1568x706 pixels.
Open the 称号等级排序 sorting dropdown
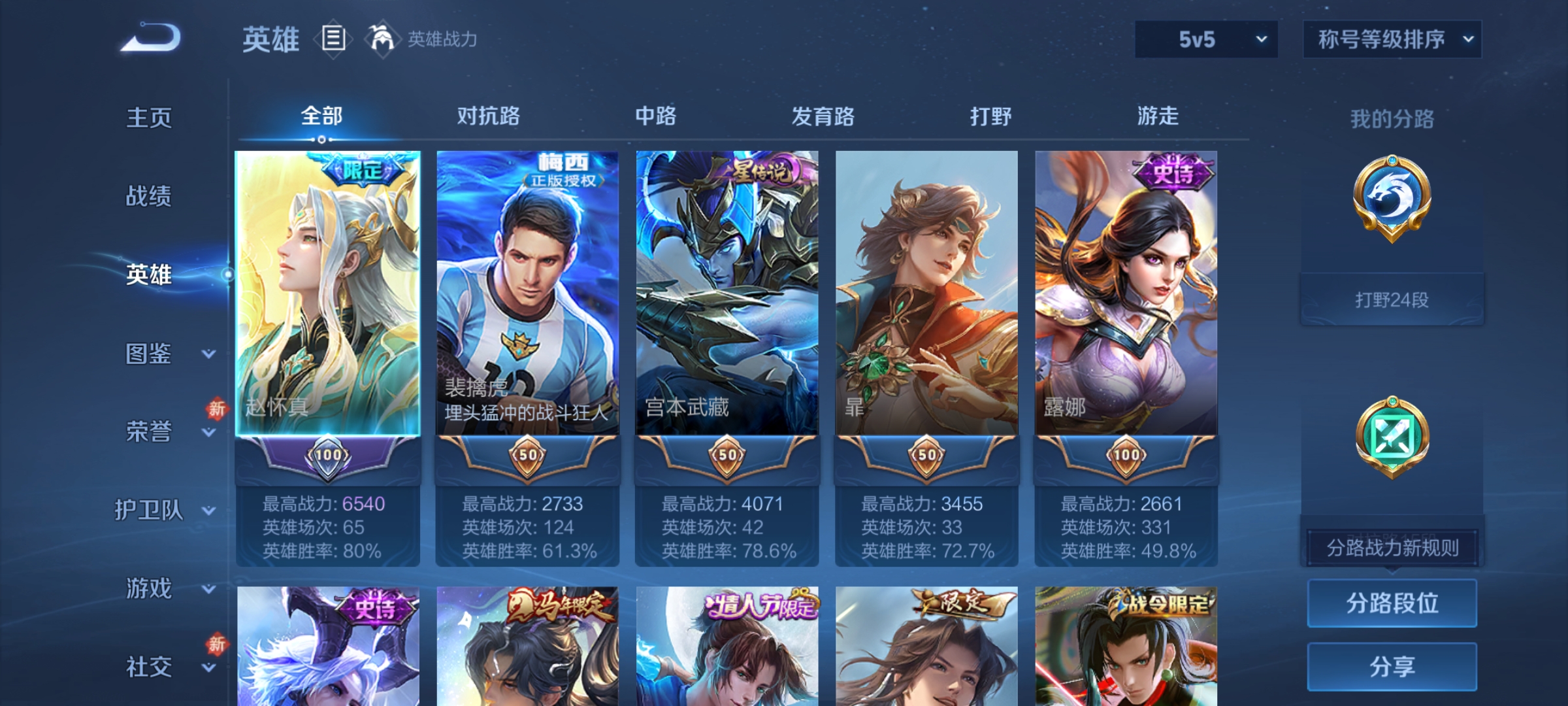1392,39
